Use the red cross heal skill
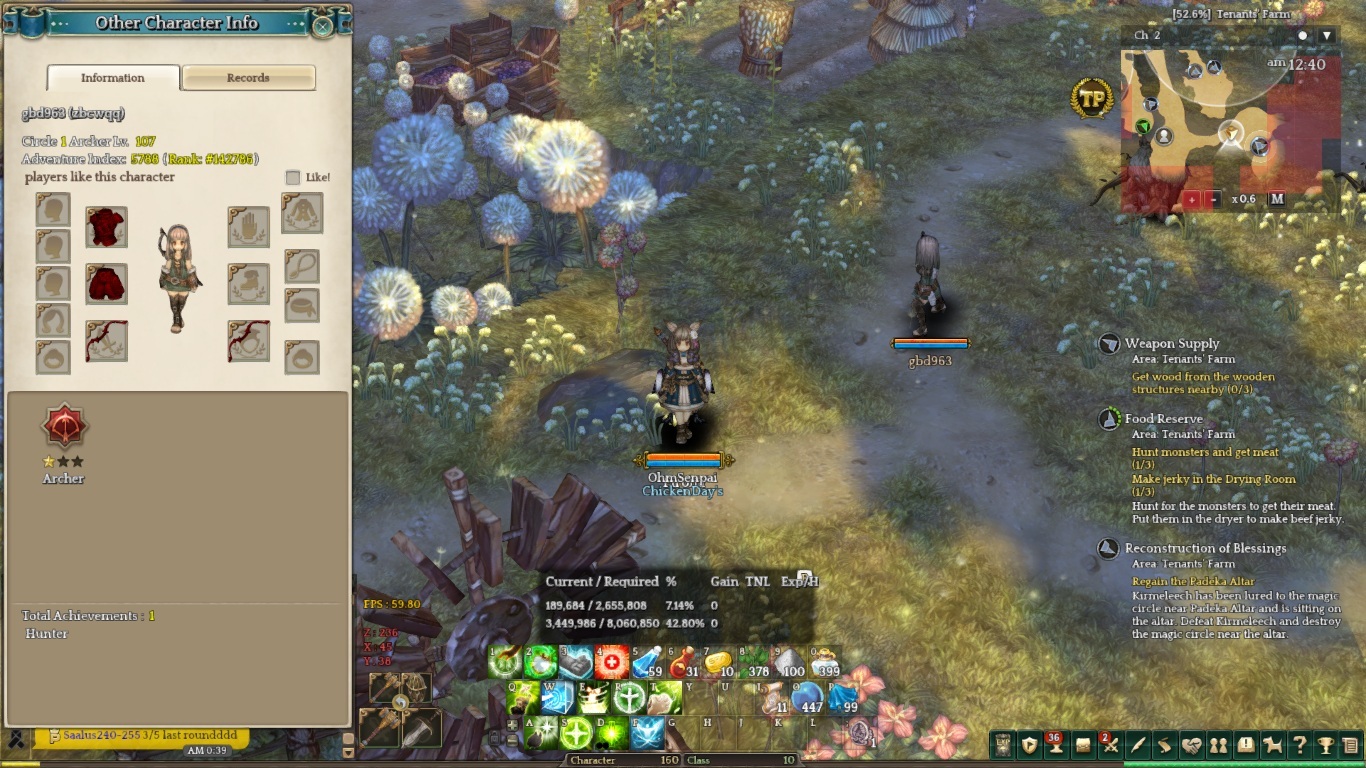The width and height of the screenshot is (1366, 768). coord(612,662)
